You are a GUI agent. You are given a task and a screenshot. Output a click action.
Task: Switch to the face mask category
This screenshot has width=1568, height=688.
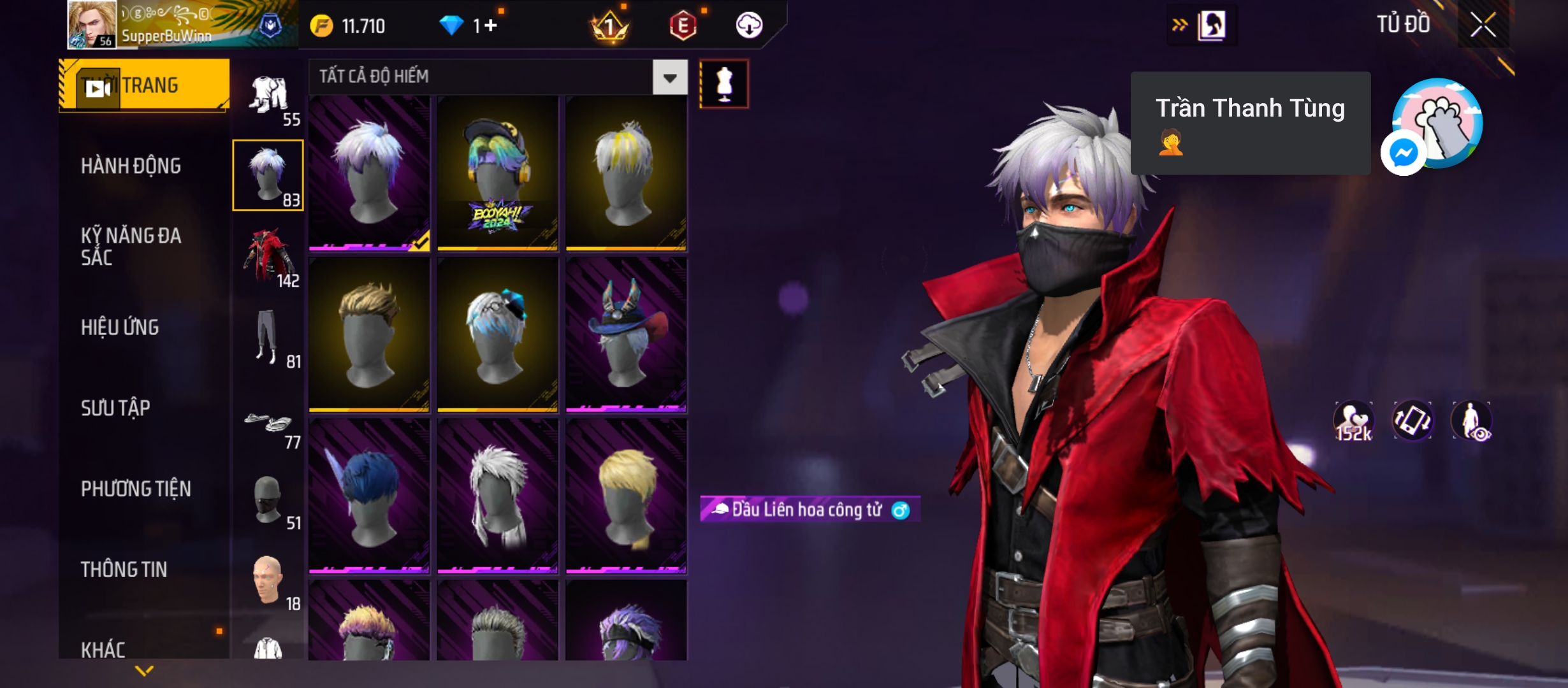(x=268, y=500)
